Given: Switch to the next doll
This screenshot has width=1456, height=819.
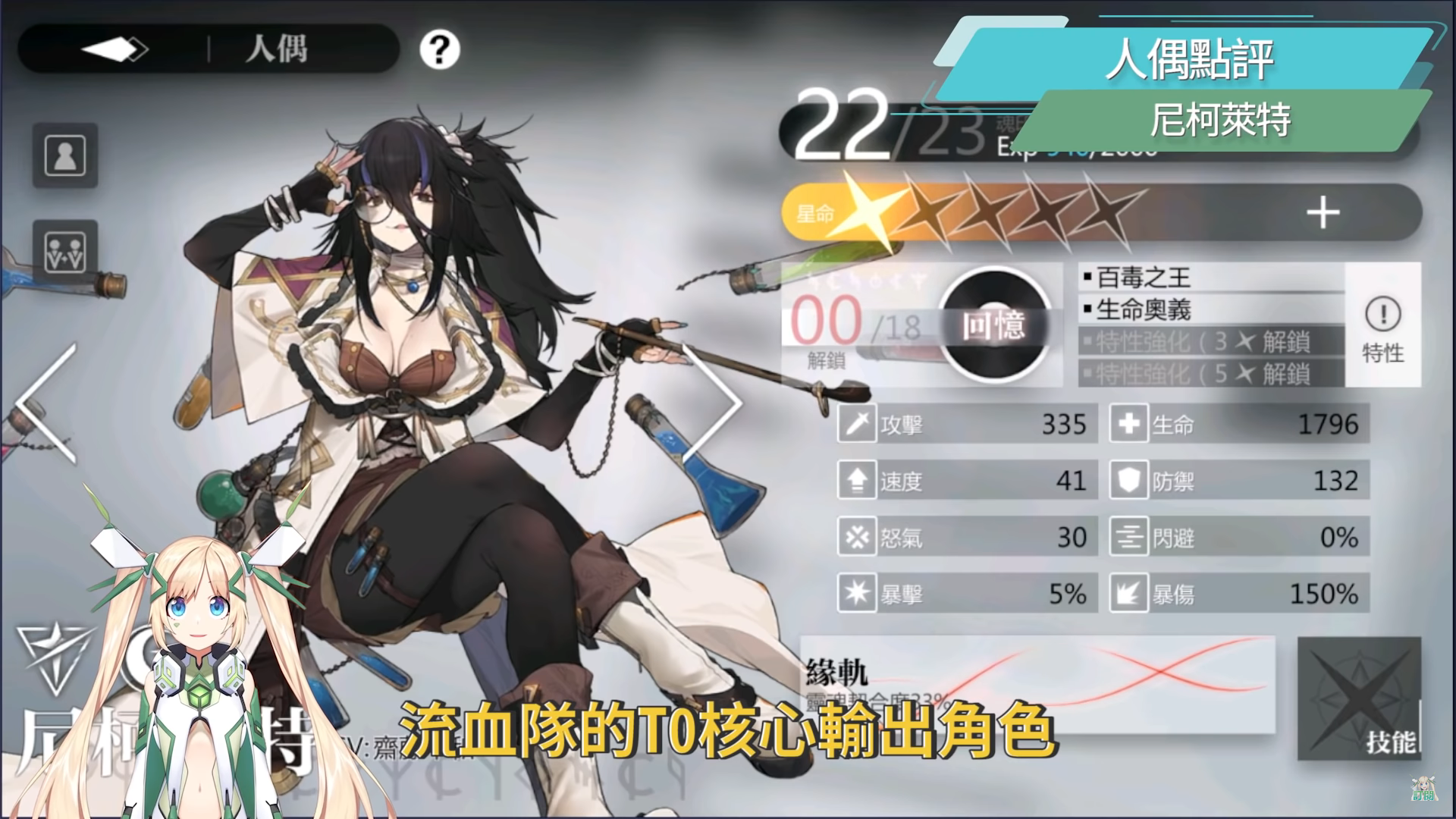Looking at the screenshot, I should [711, 402].
